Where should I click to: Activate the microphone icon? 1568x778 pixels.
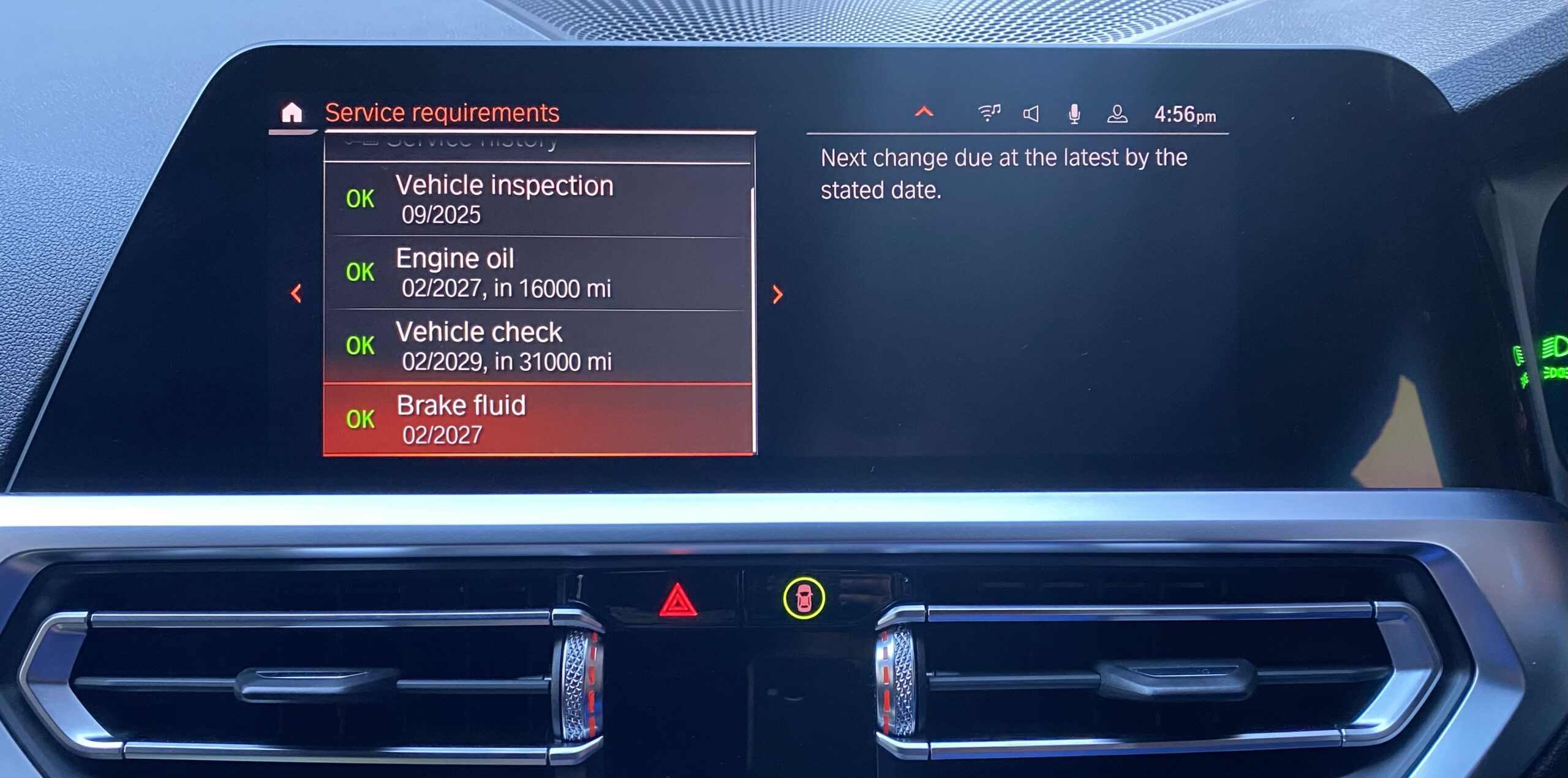(x=1074, y=114)
